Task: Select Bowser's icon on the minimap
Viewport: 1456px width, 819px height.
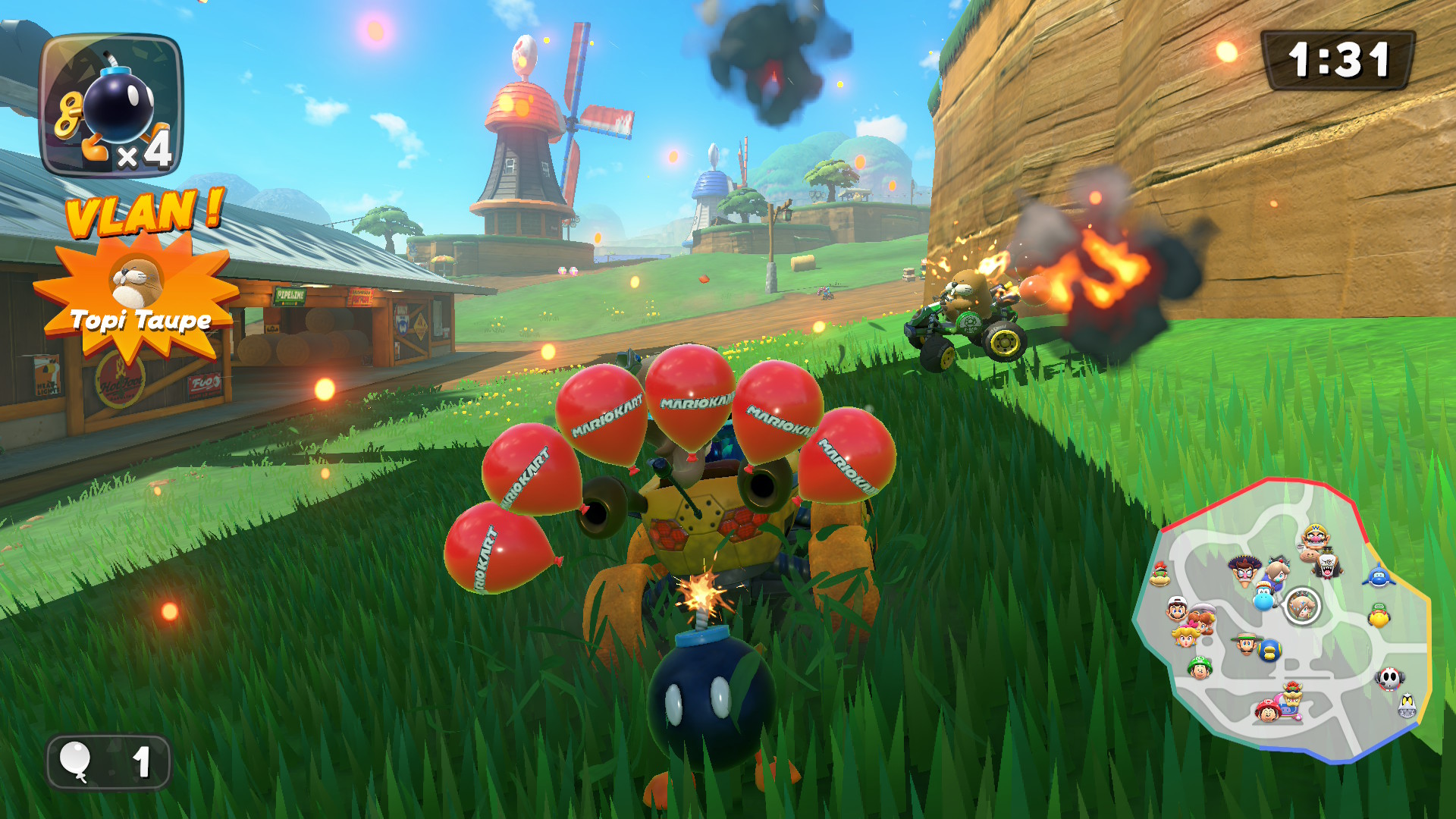Action: point(1292,696)
